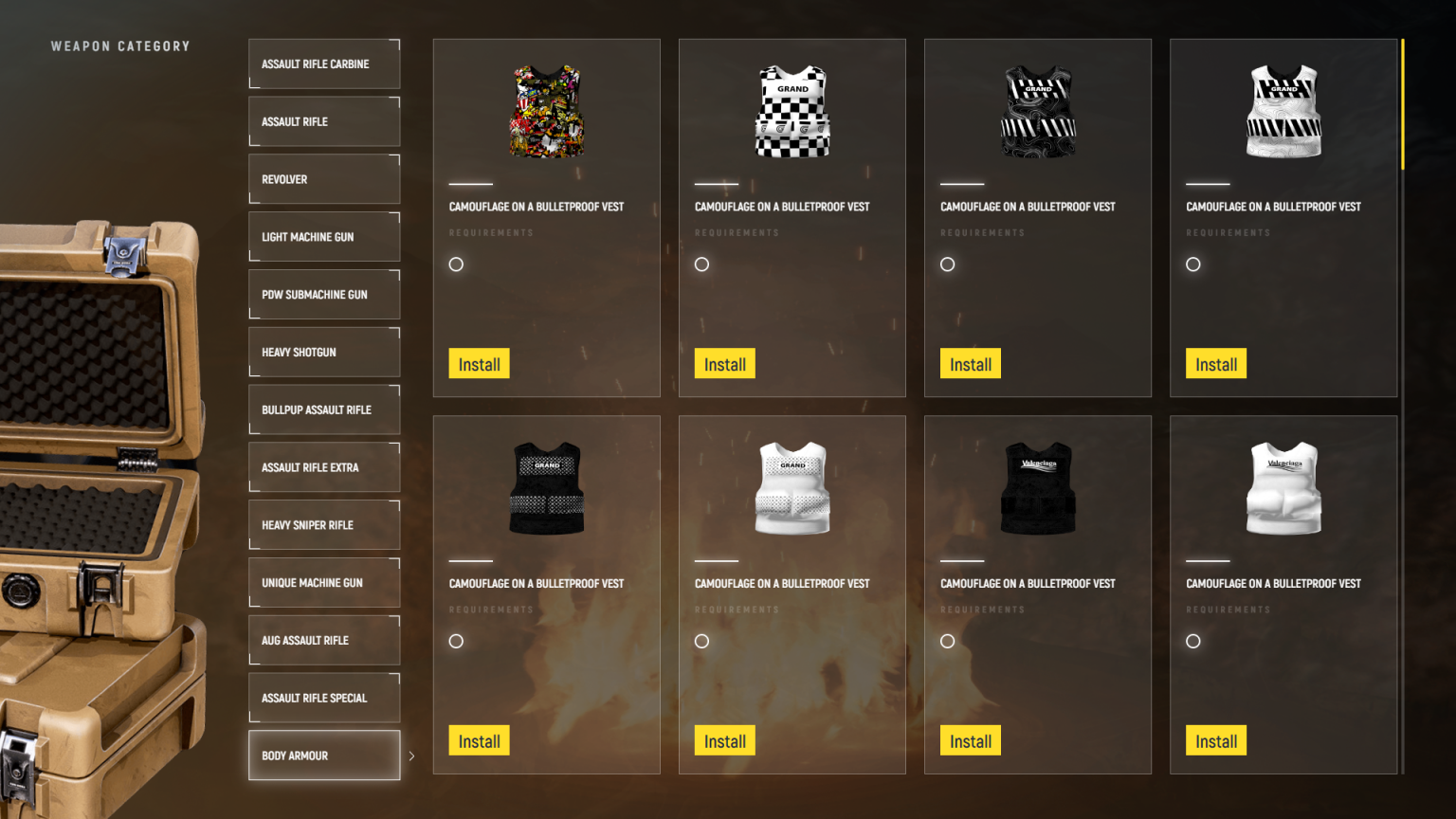This screenshot has height=819, width=1456.
Task: Select the black topographic pattern vest
Action: pyautogui.click(x=1037, y=109)
